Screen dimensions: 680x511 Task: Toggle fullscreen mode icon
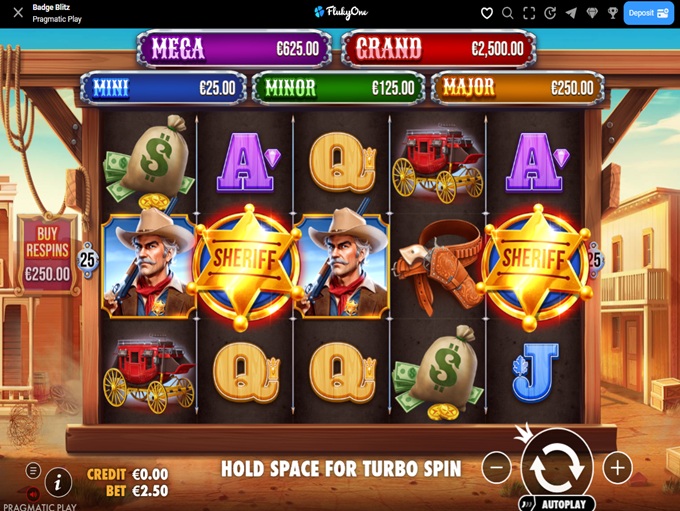point(529,13)
